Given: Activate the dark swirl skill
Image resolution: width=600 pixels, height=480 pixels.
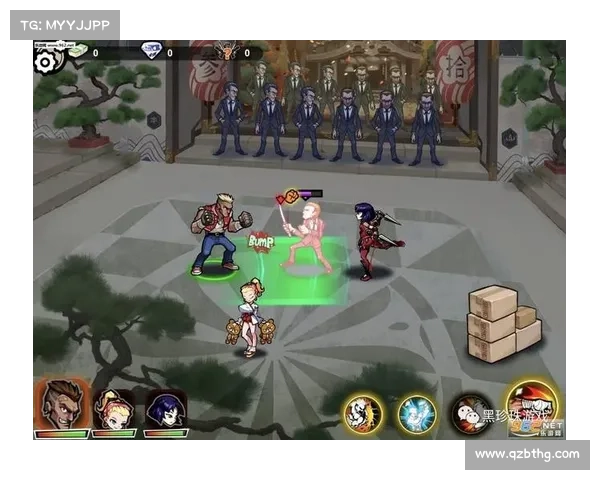Looking at the screenshot, I should click(469, 413).
